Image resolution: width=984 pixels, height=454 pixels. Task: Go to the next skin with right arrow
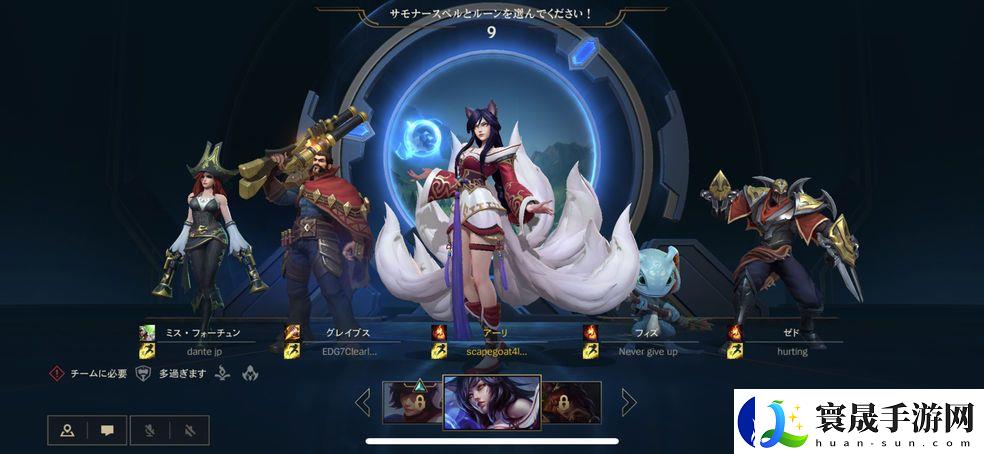pyautogui.click(x=629, y=402)
